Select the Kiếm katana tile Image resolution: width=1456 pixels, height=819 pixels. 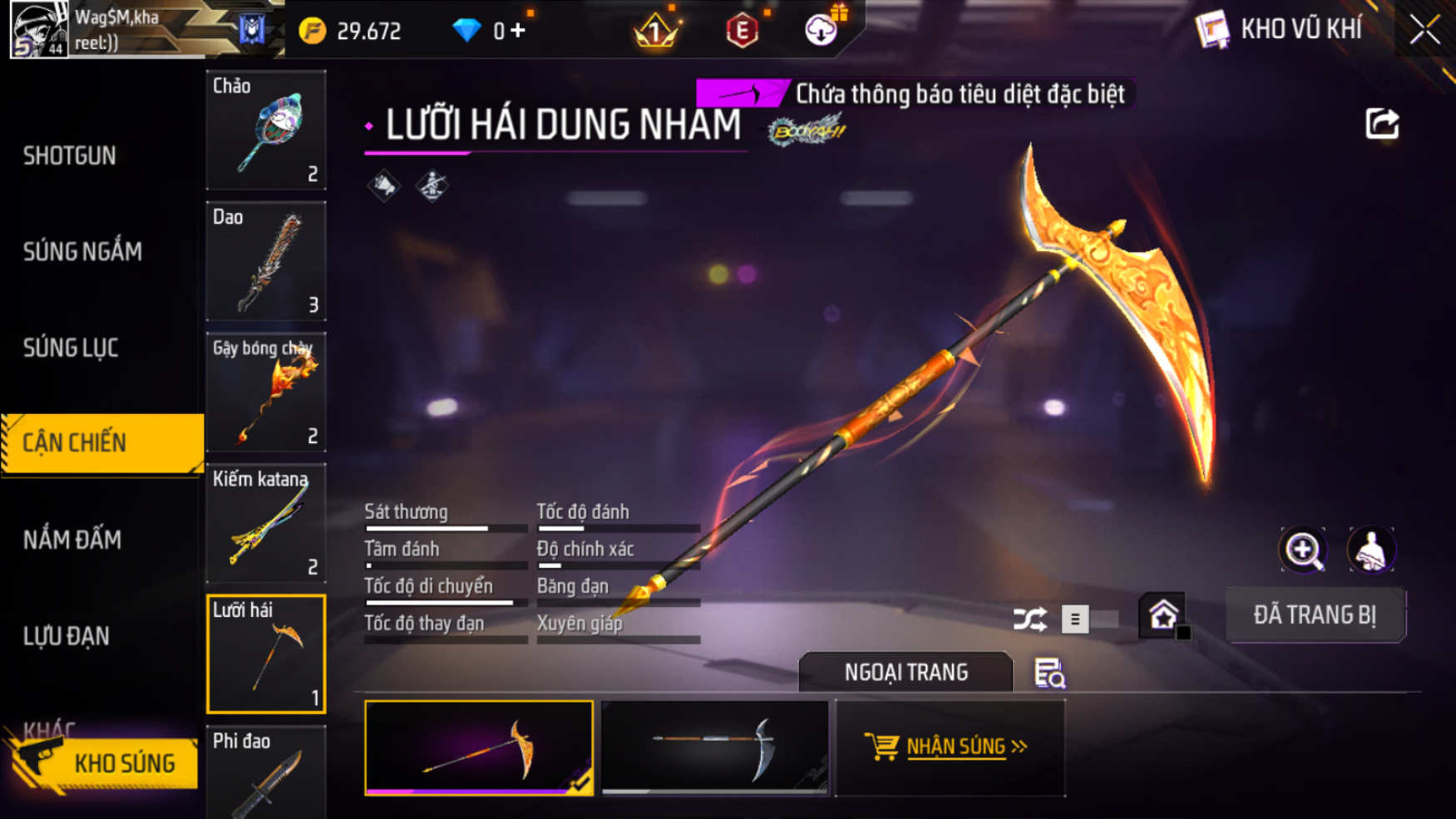coord(266,523)
